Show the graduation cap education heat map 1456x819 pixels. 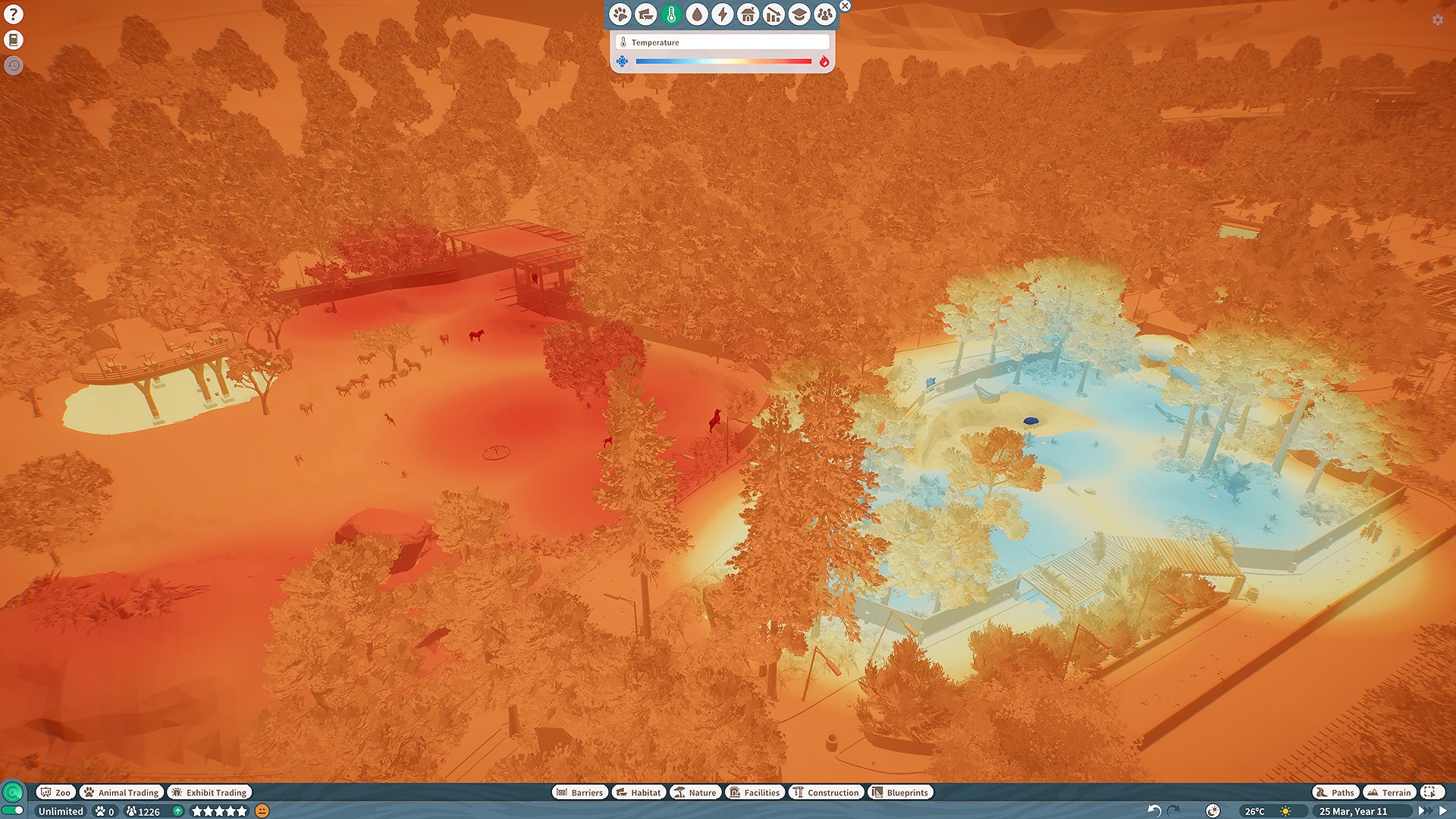[799, 14]
